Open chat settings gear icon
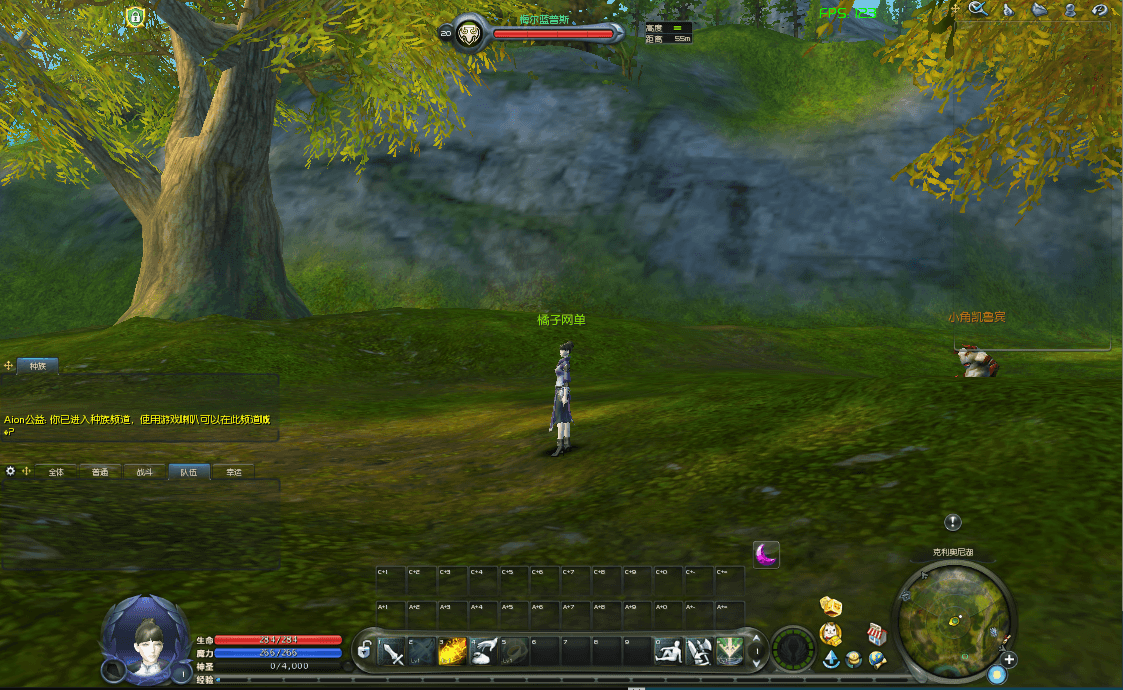 (11, 471)
